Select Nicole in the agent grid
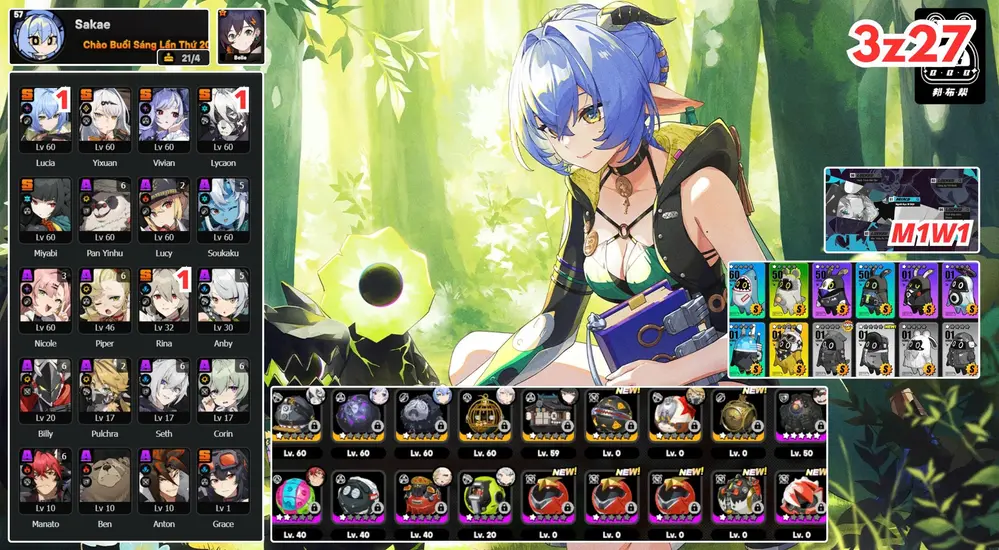The image size is (999, 550). (45, 295)
